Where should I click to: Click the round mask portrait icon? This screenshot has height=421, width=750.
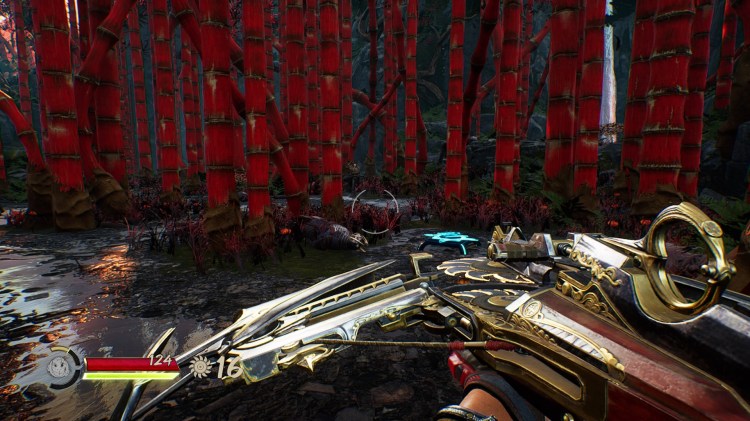[59, 367]
